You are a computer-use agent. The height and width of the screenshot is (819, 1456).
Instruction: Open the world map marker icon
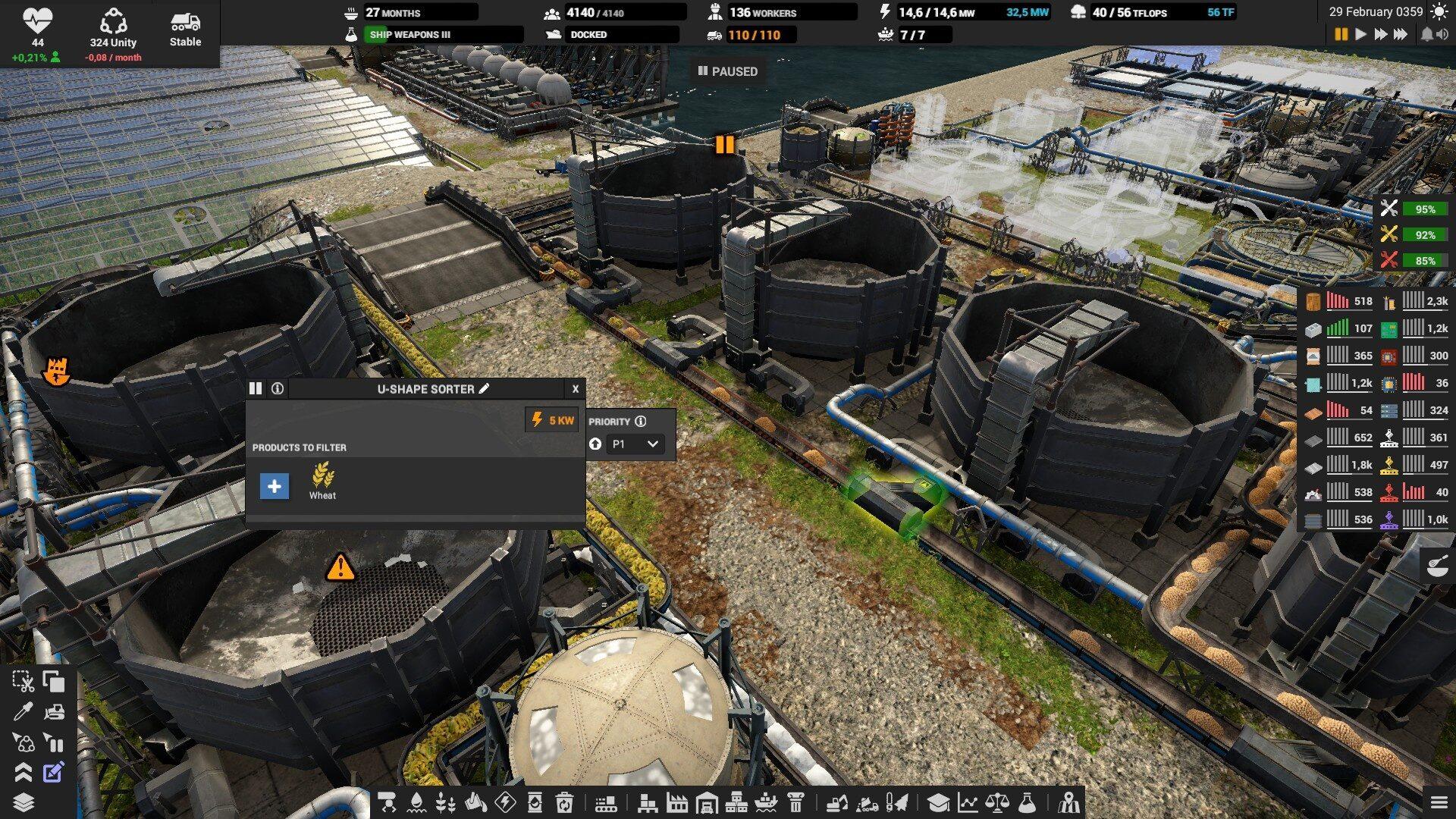pos(1069,802)
